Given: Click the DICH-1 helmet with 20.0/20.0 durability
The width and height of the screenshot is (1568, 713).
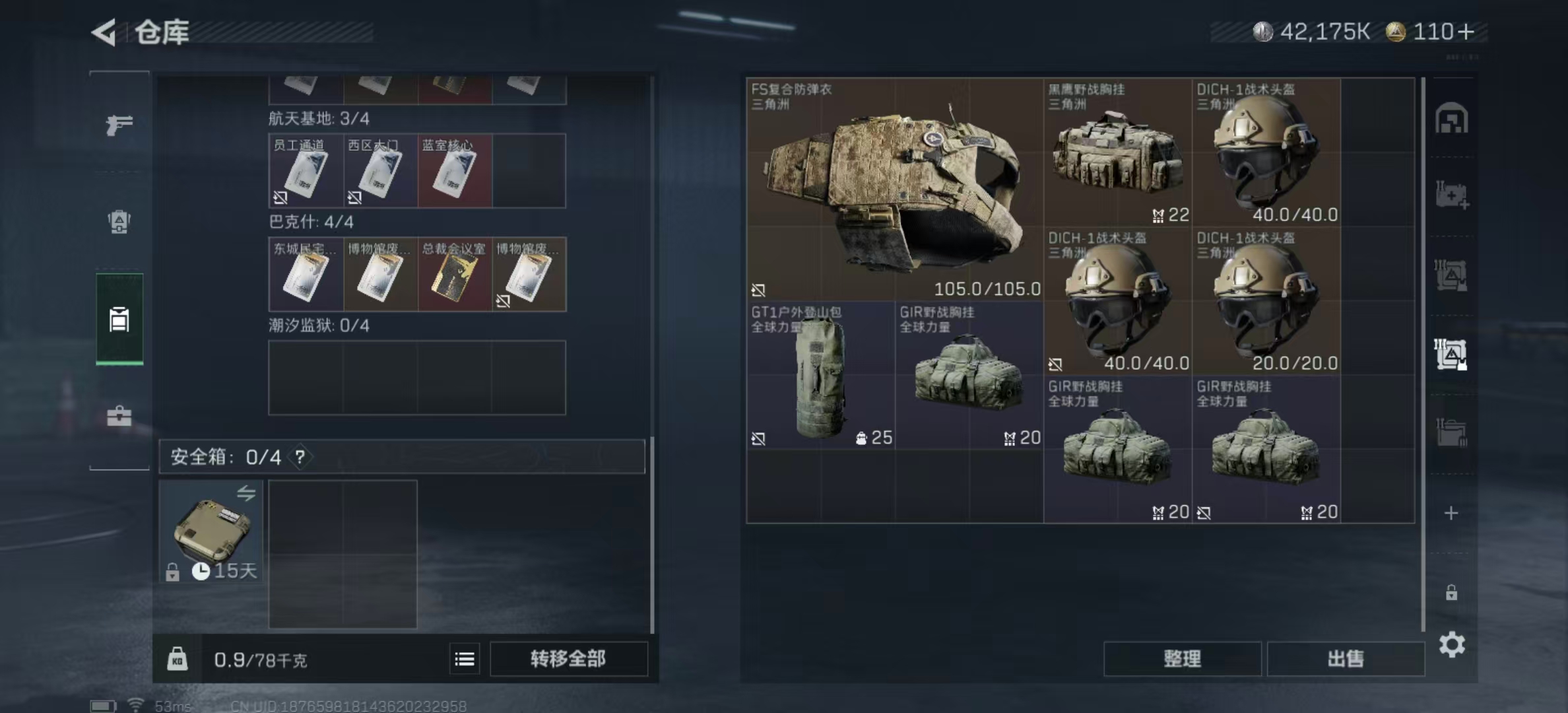Looking at the screenshot, I should 1266,302.
